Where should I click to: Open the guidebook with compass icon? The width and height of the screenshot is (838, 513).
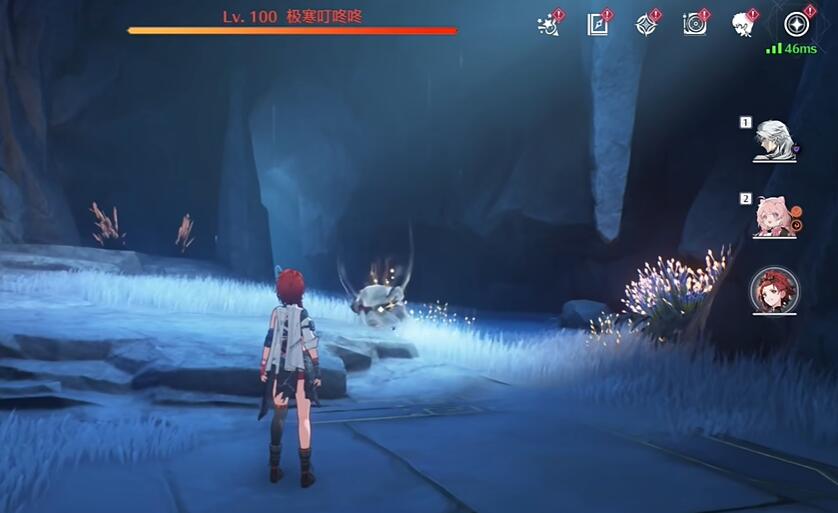pos(597,24)
